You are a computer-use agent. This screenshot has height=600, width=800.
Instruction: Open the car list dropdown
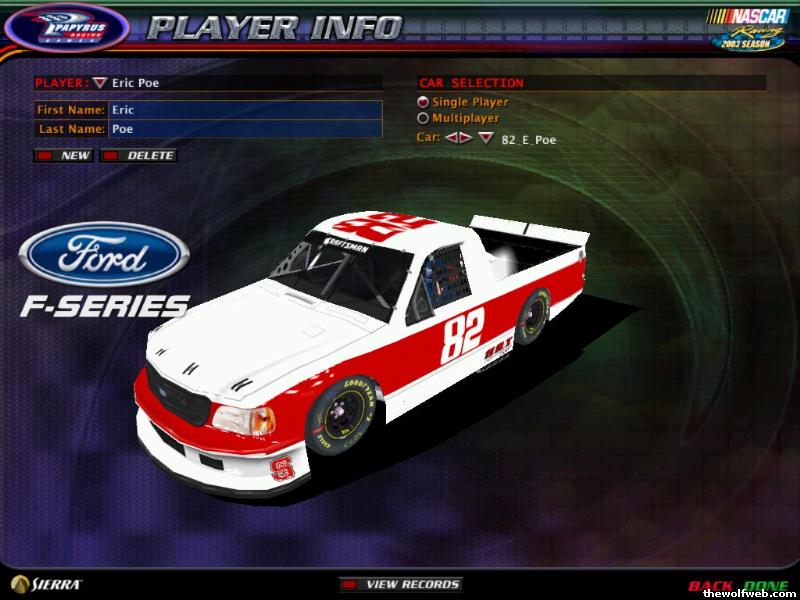(485, 138)
